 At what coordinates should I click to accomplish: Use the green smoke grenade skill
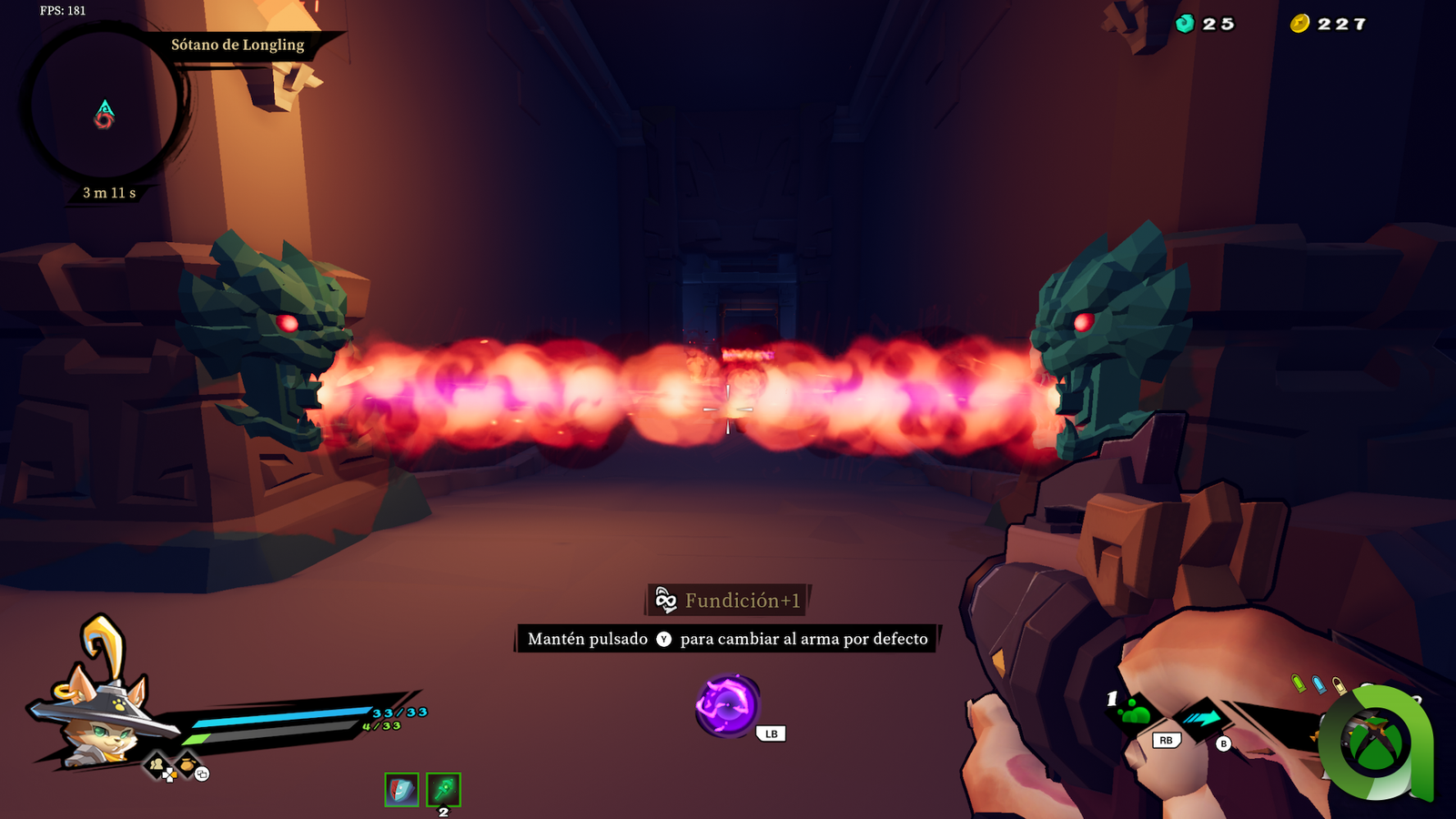[1135, 713]
